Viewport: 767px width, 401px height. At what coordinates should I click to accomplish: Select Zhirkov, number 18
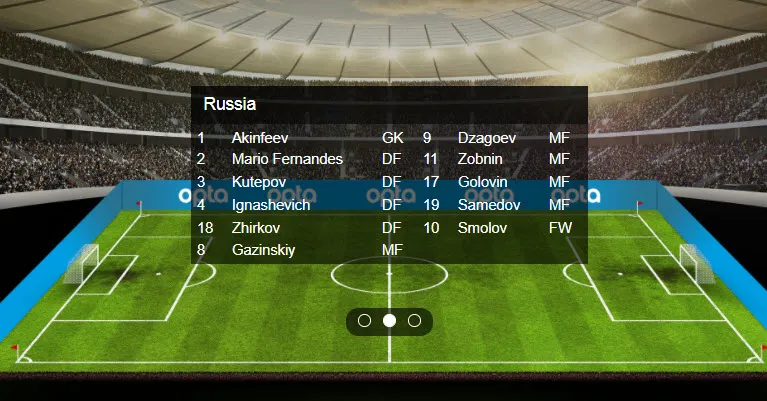[x=255, y=228]
